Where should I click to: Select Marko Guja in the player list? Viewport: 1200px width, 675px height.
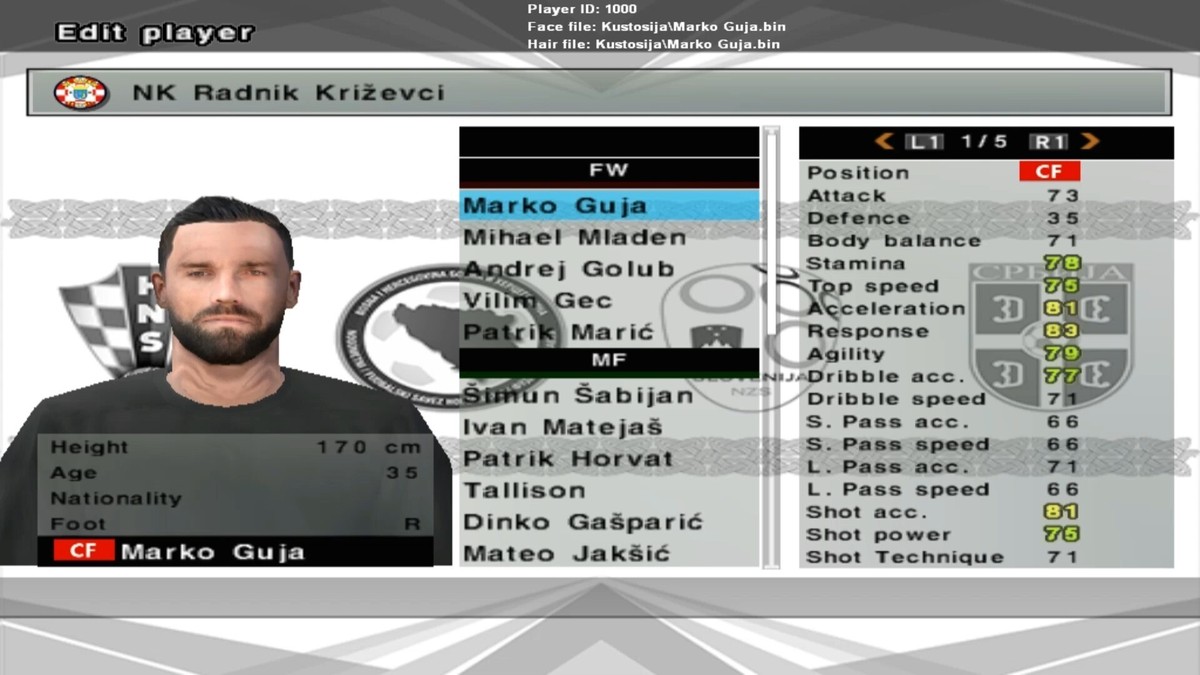tap(556, 206)
